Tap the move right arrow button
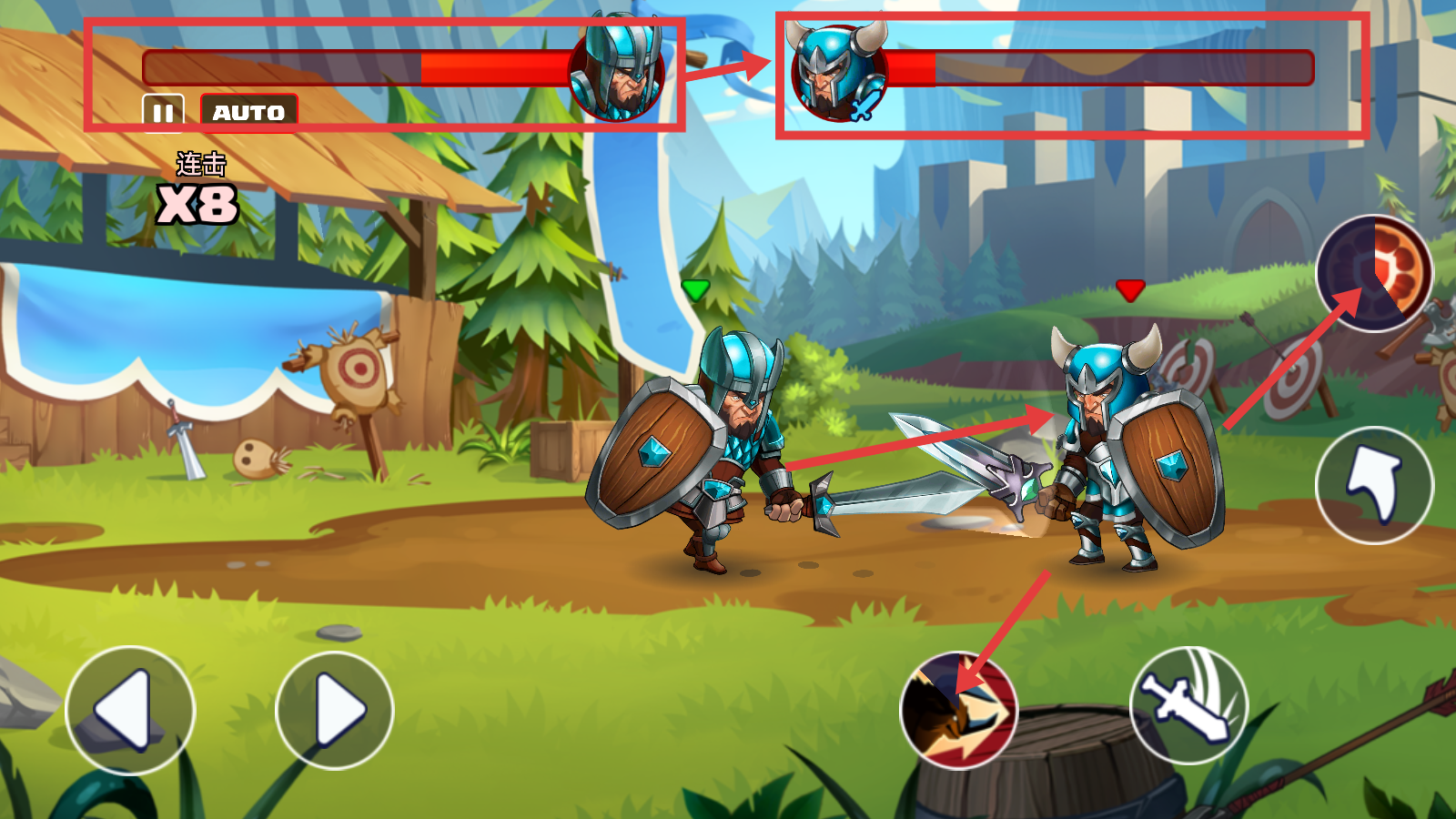This screenshot has height=819, width=1456. pyautogui.click(x=335, y=711)
